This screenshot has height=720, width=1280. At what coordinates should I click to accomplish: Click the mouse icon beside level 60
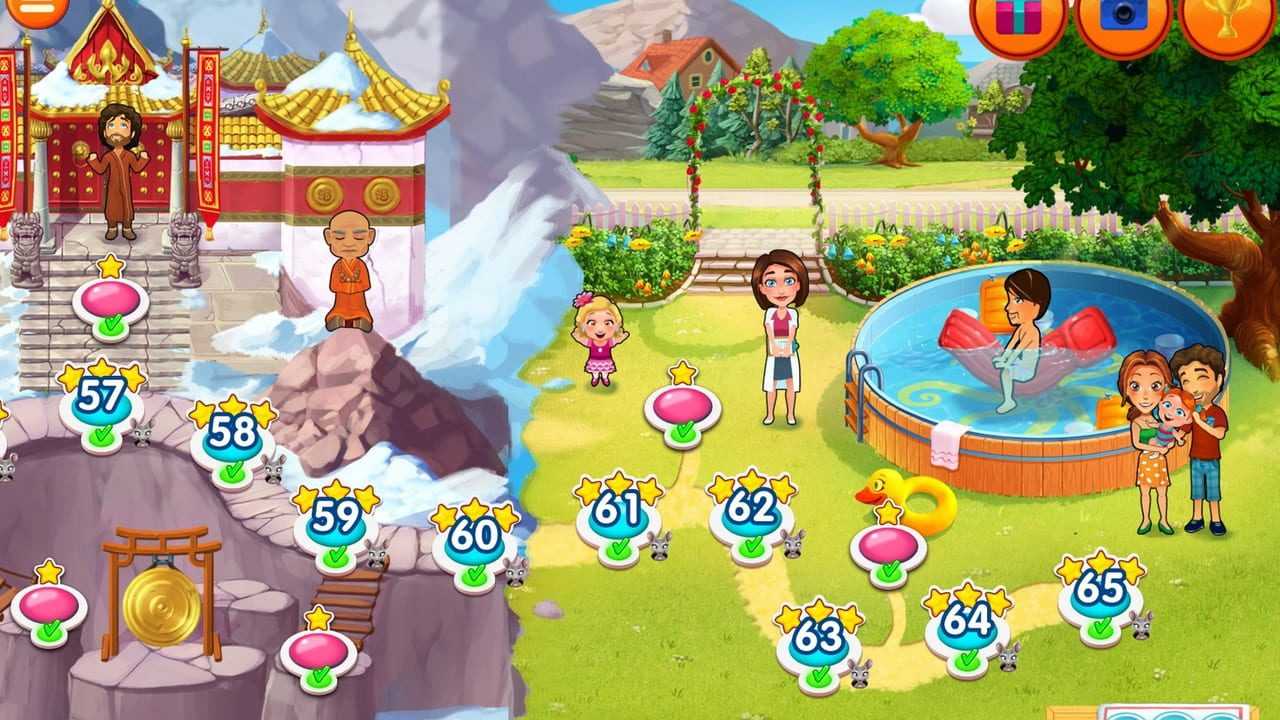click(516, 572)
